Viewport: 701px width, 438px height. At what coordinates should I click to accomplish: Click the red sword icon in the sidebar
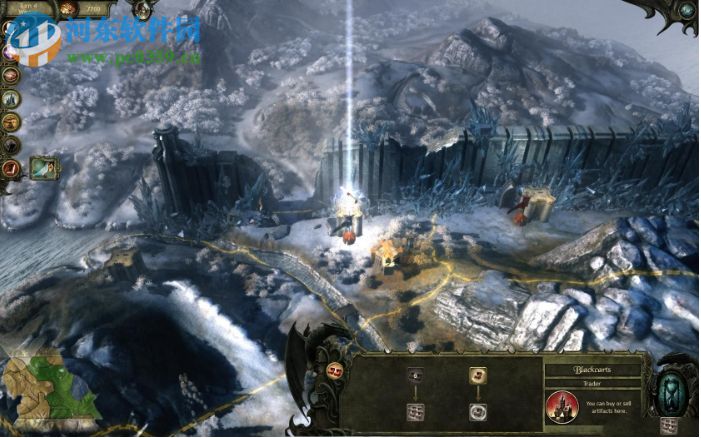pyautogui.click(x=12, y=169)
